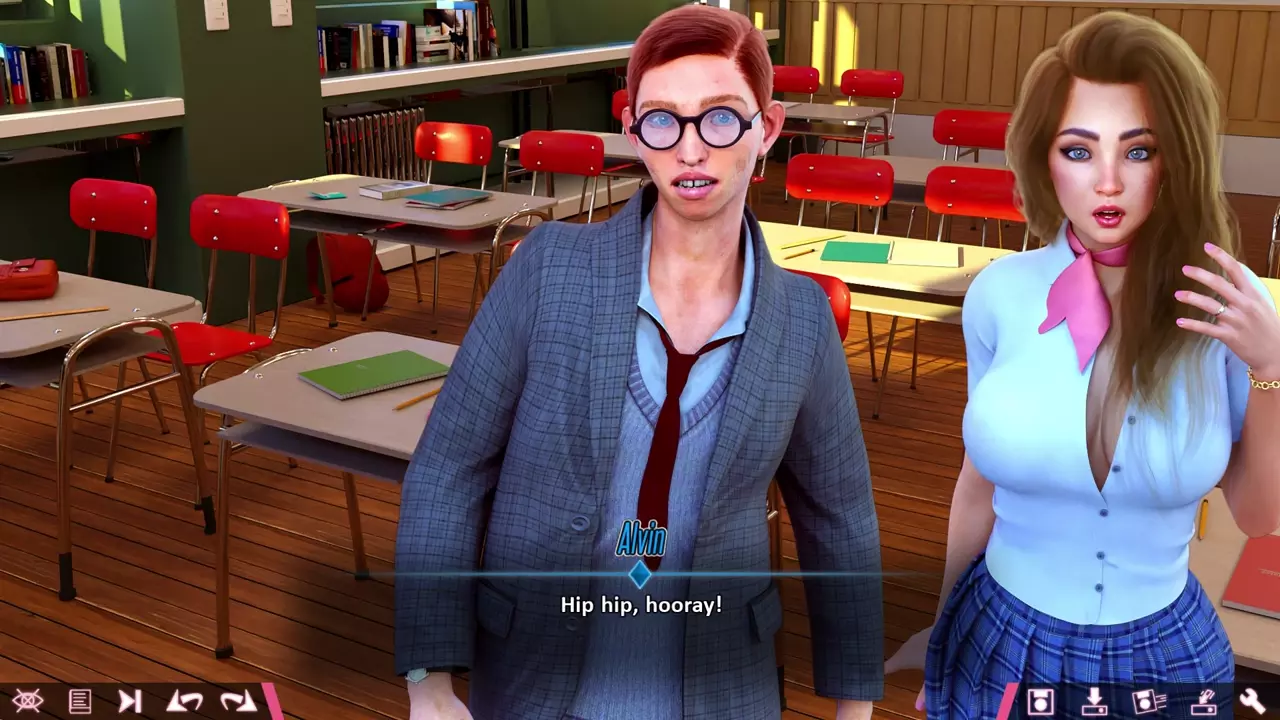This screenshot has height=720, width=1280.
Task: Open the dialogue history log
Action: tap(80, 701)
